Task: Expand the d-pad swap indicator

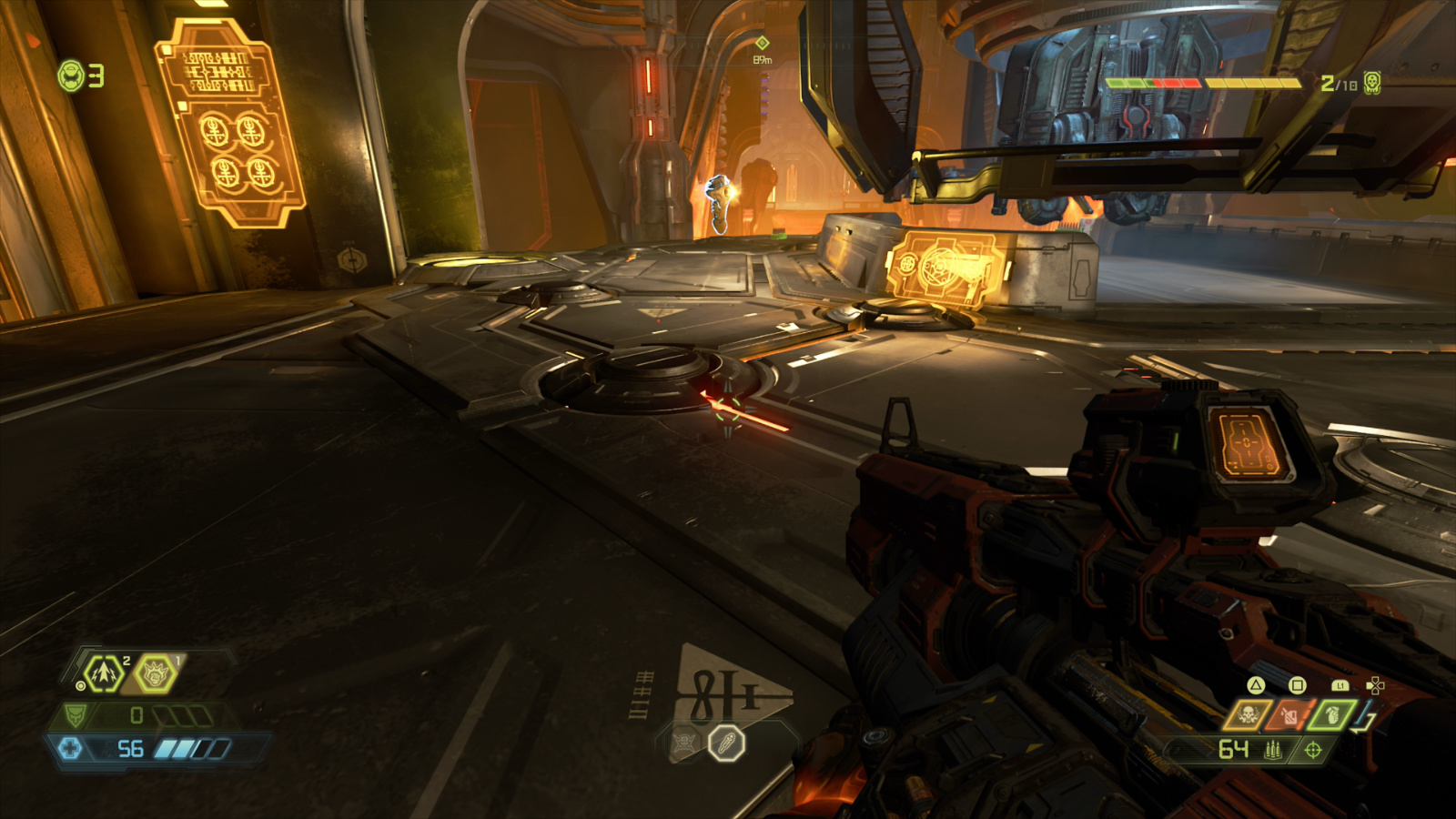Action: (x=1375, y=685)
